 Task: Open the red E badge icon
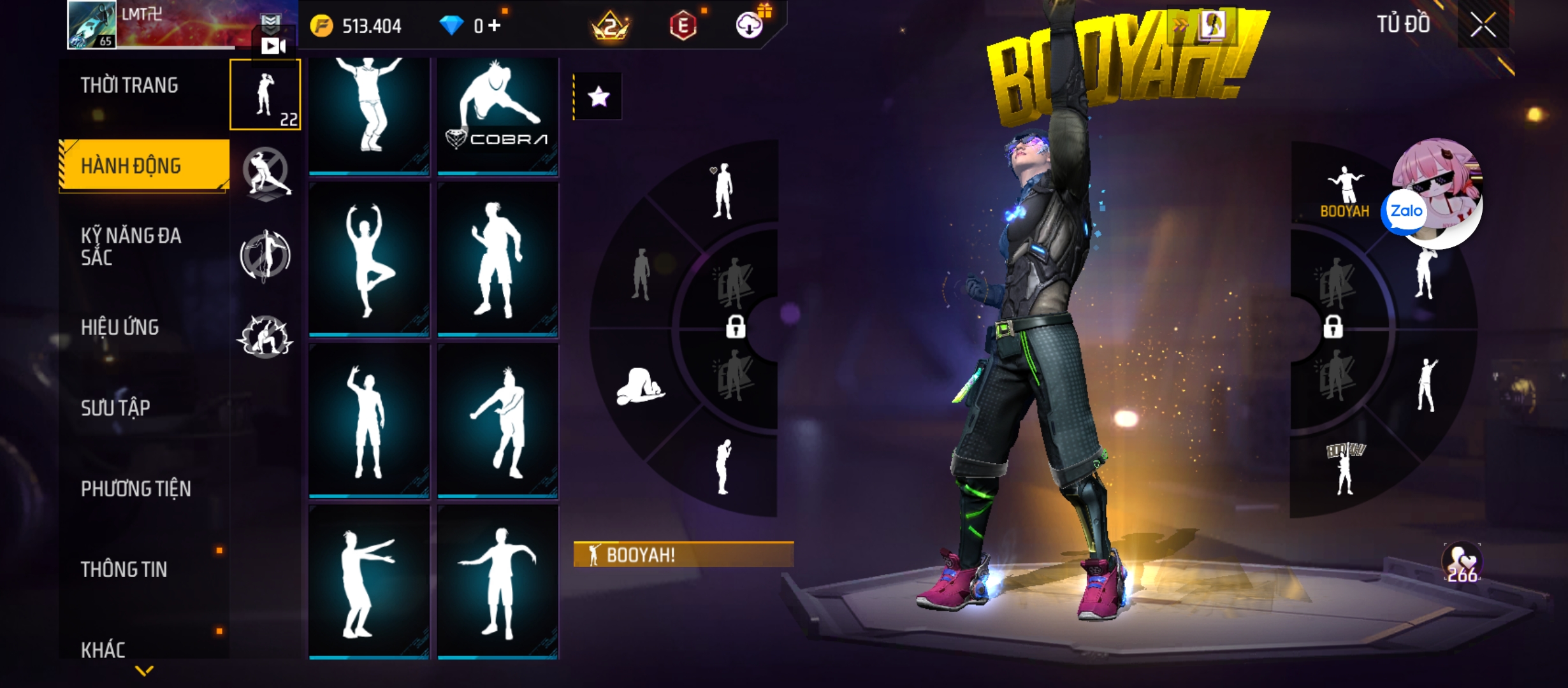[683, 25]
